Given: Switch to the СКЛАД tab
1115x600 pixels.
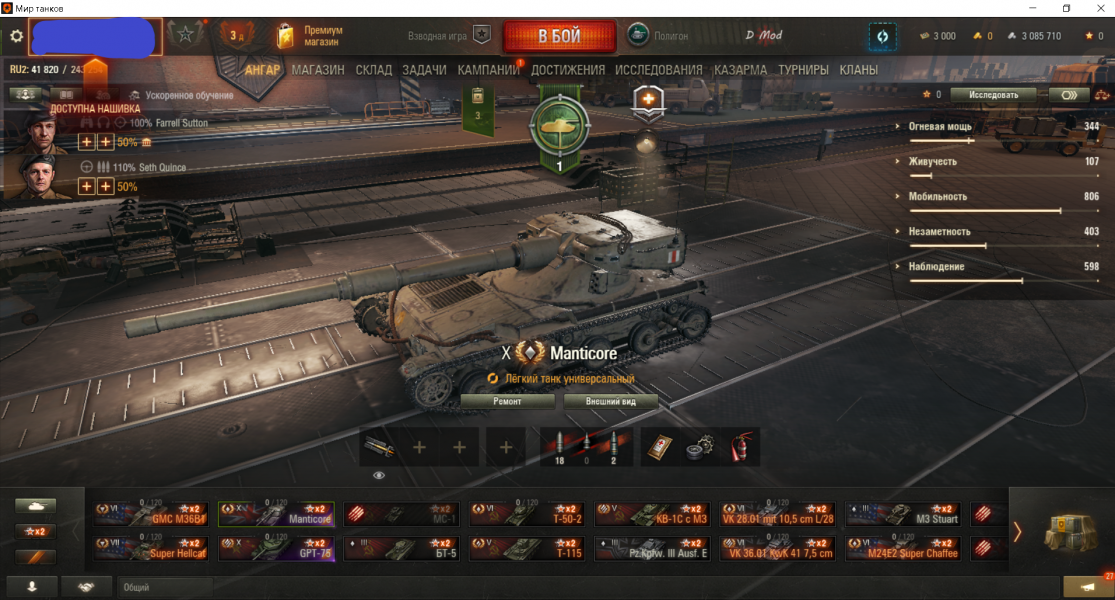Looking at the screenshot, I should pyautogui.click(x=373, y=70).
